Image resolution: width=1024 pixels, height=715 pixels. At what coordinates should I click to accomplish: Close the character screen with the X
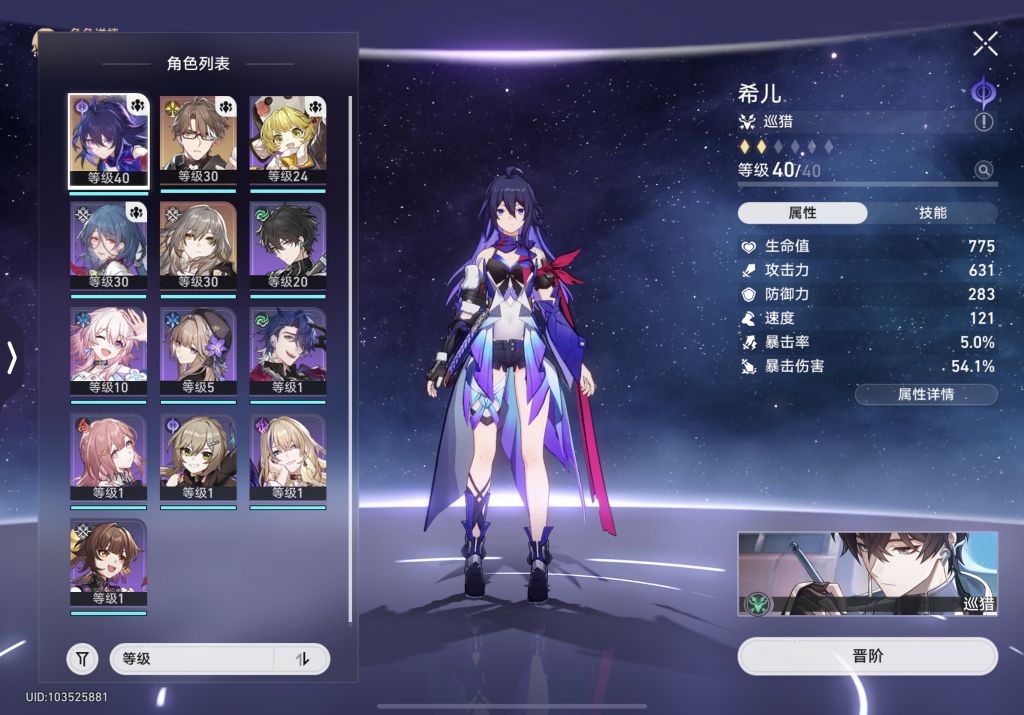click(985, 43)
